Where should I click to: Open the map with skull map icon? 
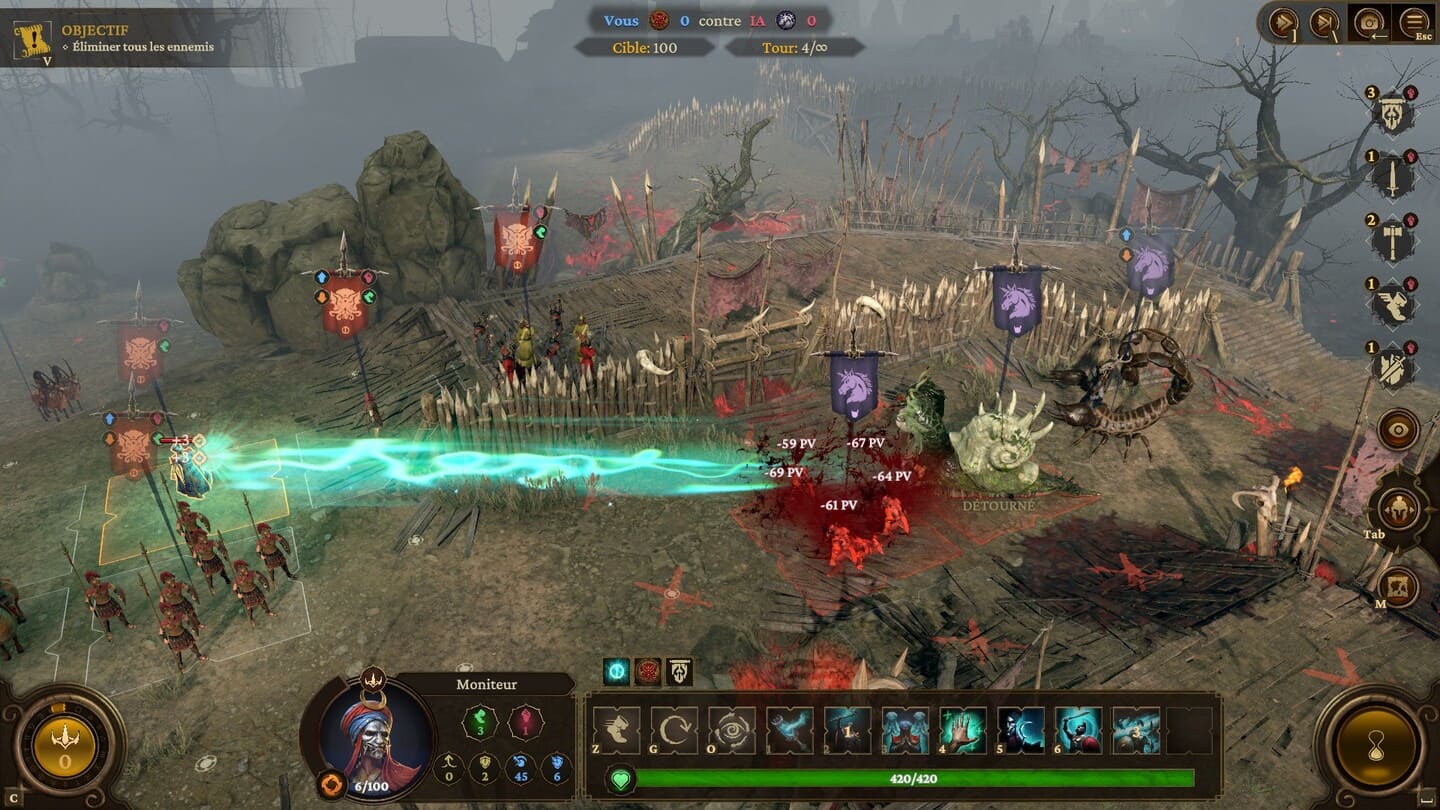coord(1398,587)
